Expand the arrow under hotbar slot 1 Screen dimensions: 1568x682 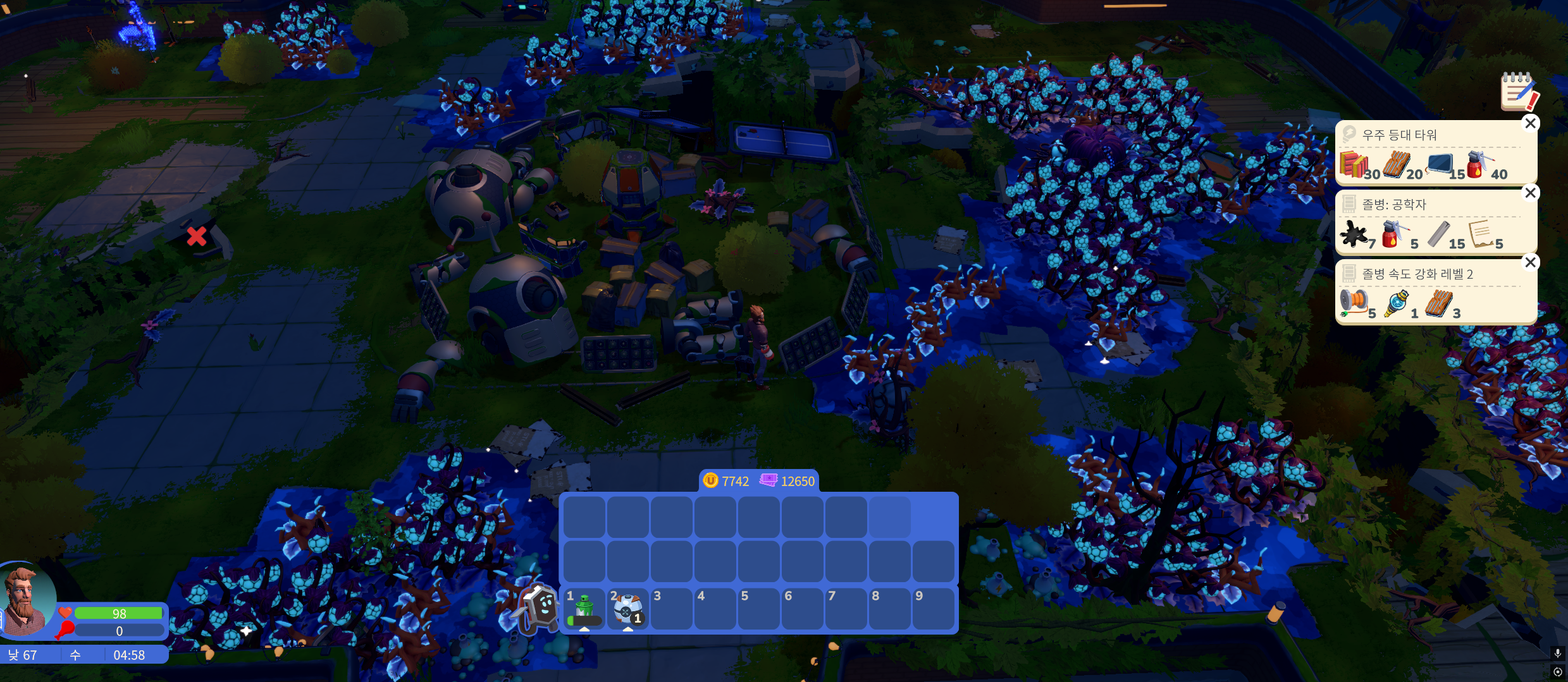click(583, 630)
